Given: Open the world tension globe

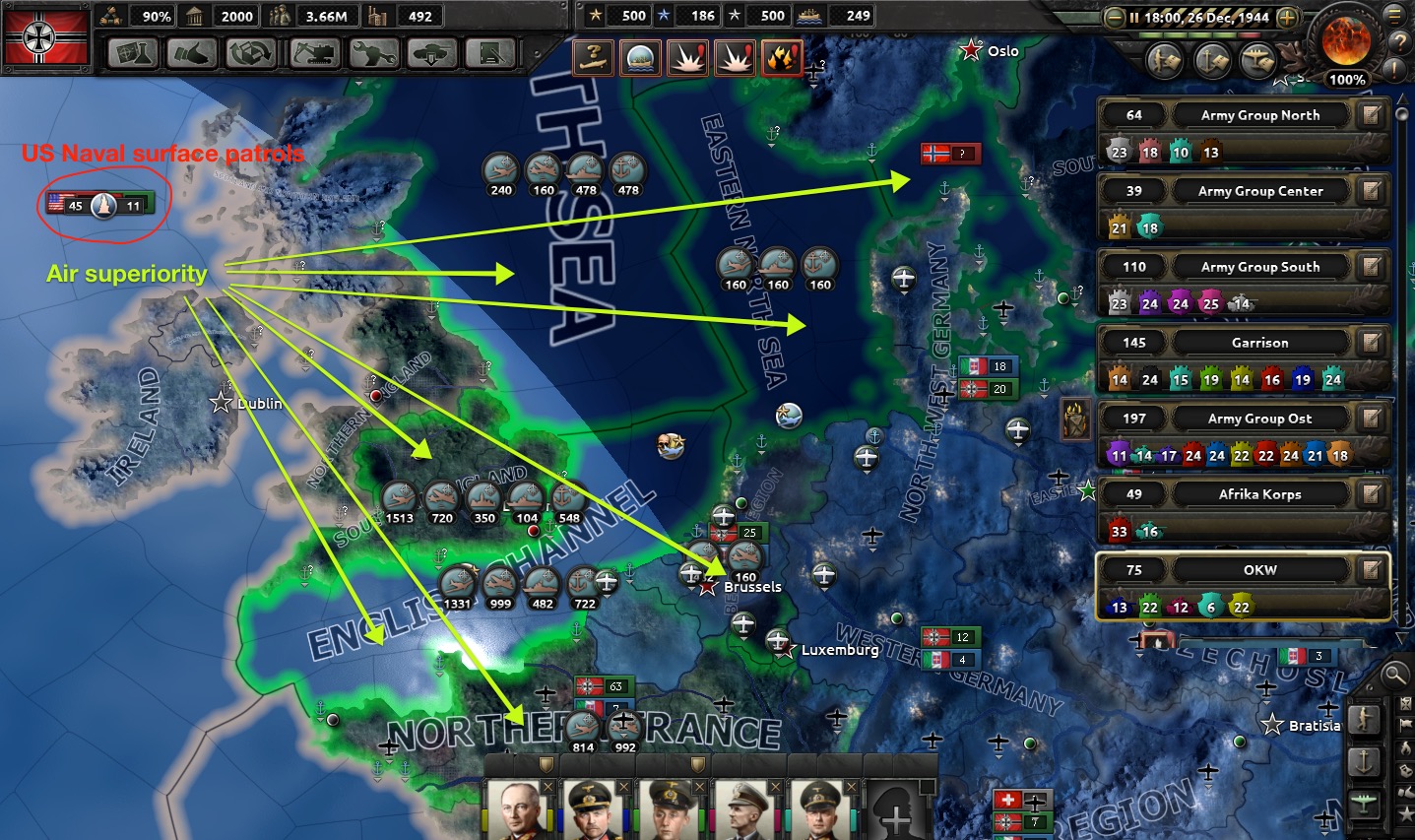Looking at the screenshot, I should pyautogui.click(x=1345, y=41).
